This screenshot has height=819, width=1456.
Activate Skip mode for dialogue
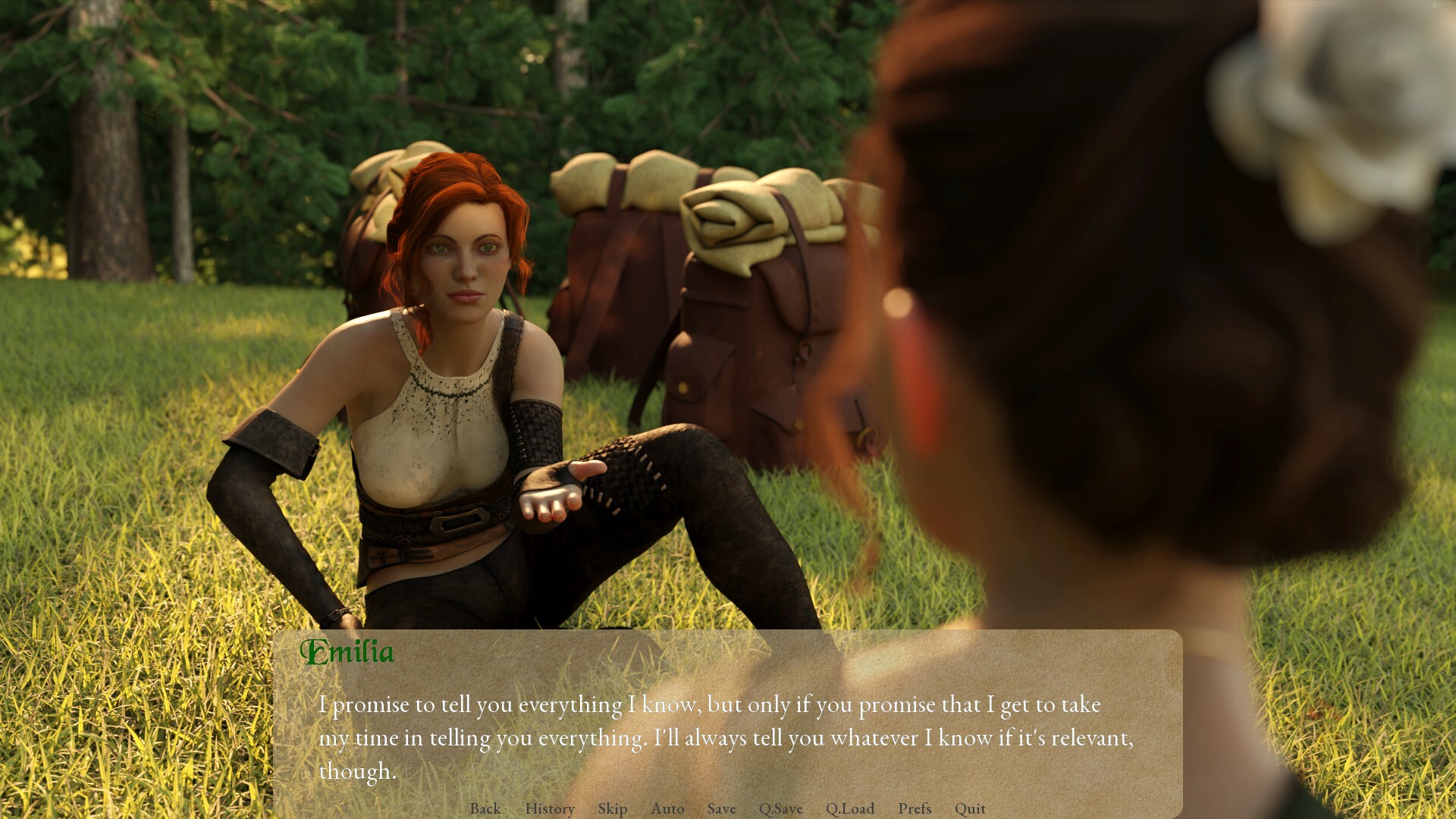(x=612, y=808)
